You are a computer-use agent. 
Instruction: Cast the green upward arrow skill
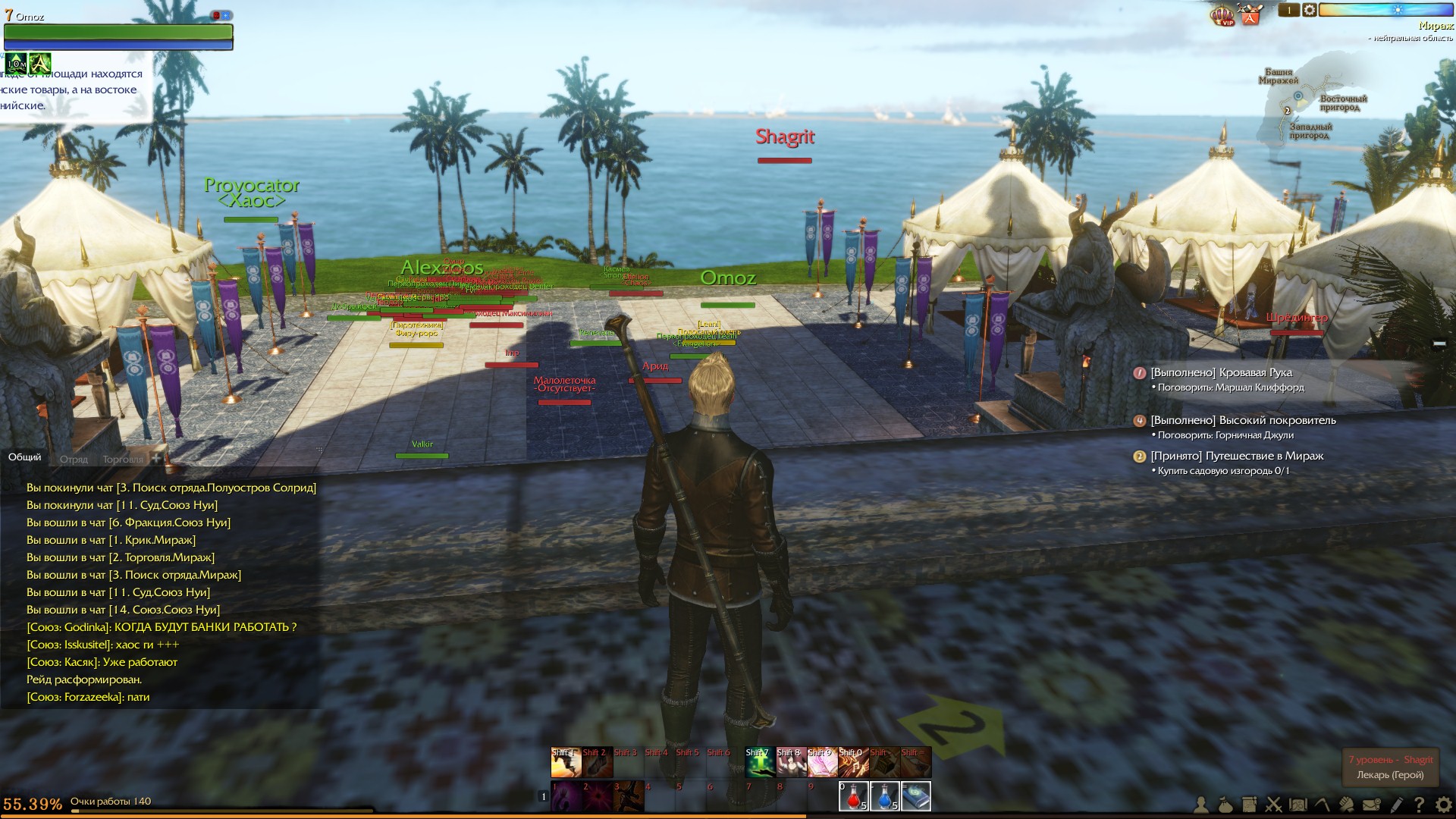[759, 763]
